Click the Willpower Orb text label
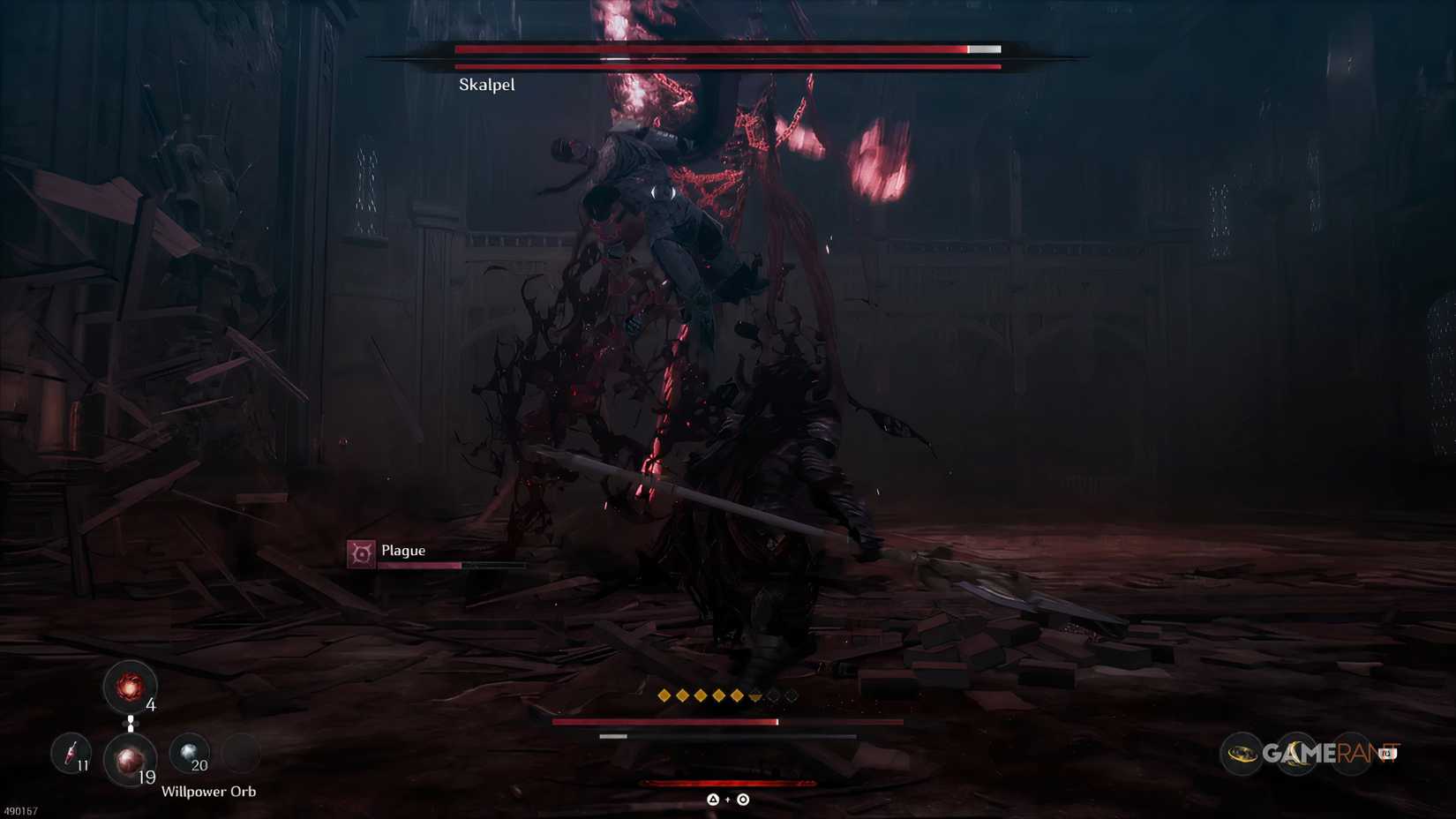The height and width of the screenshot is (819, 1456). point(211,792)
